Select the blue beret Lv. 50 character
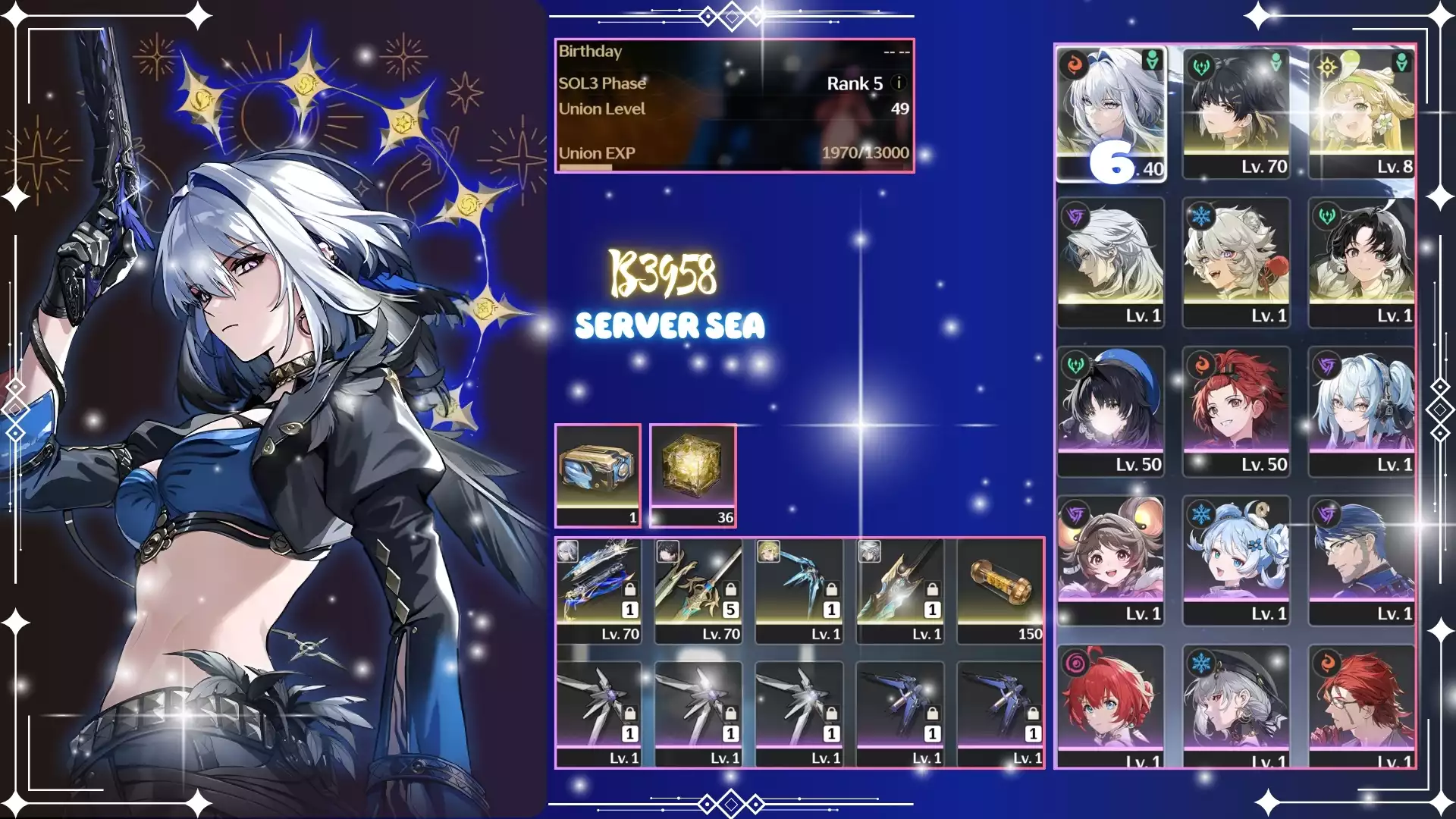This screenshot has height=819, width=1456. [1111, 410]
